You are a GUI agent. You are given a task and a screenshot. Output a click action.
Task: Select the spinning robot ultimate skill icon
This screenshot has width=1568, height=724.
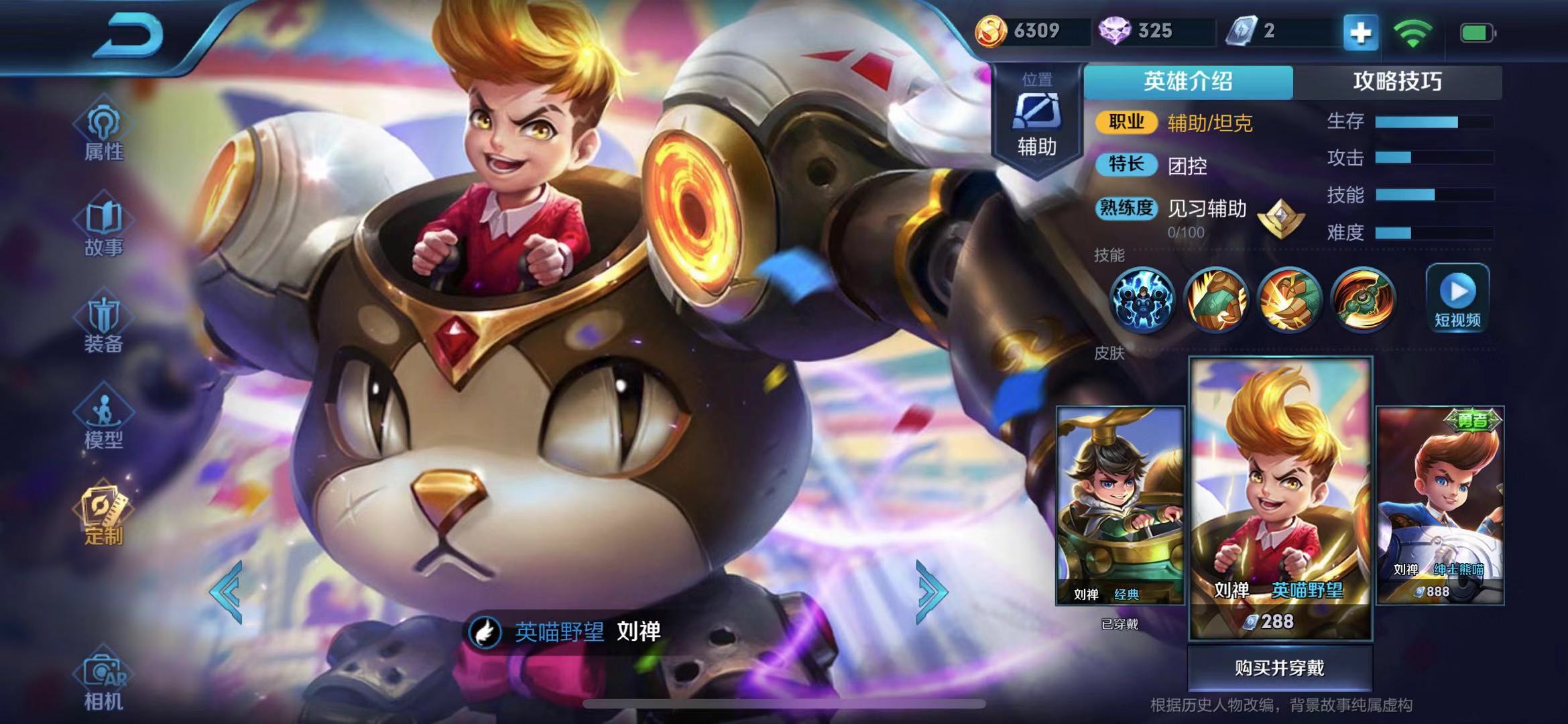pos(1363,300)
